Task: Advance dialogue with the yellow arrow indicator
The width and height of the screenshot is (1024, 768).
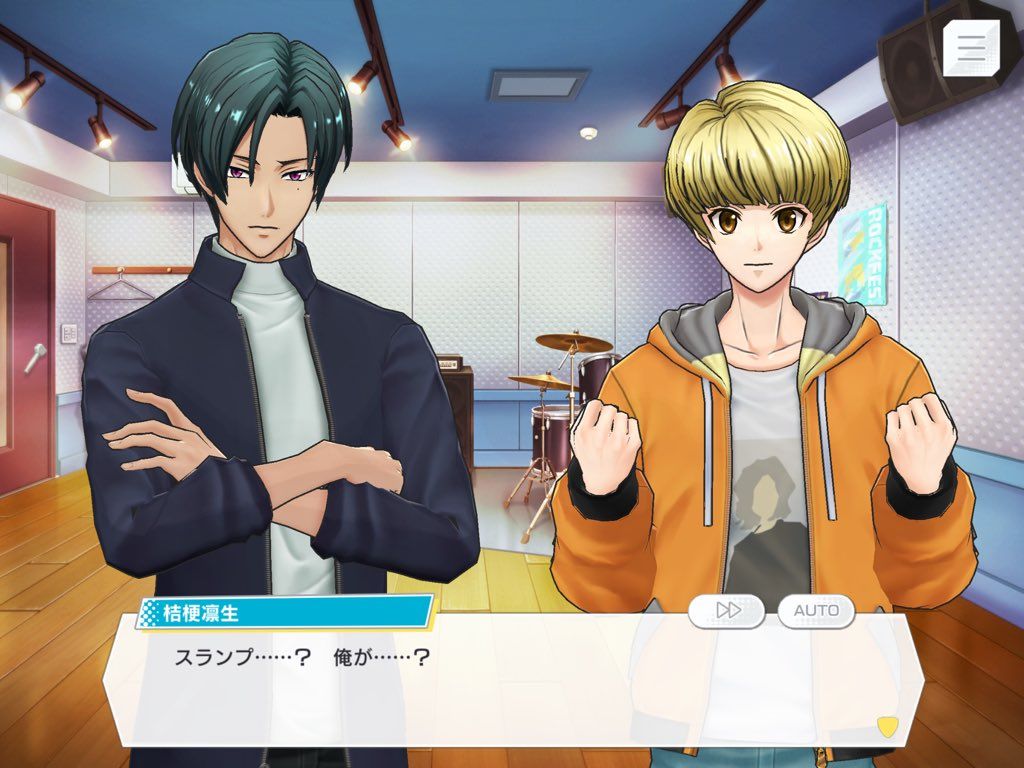Action: (886, 724)
